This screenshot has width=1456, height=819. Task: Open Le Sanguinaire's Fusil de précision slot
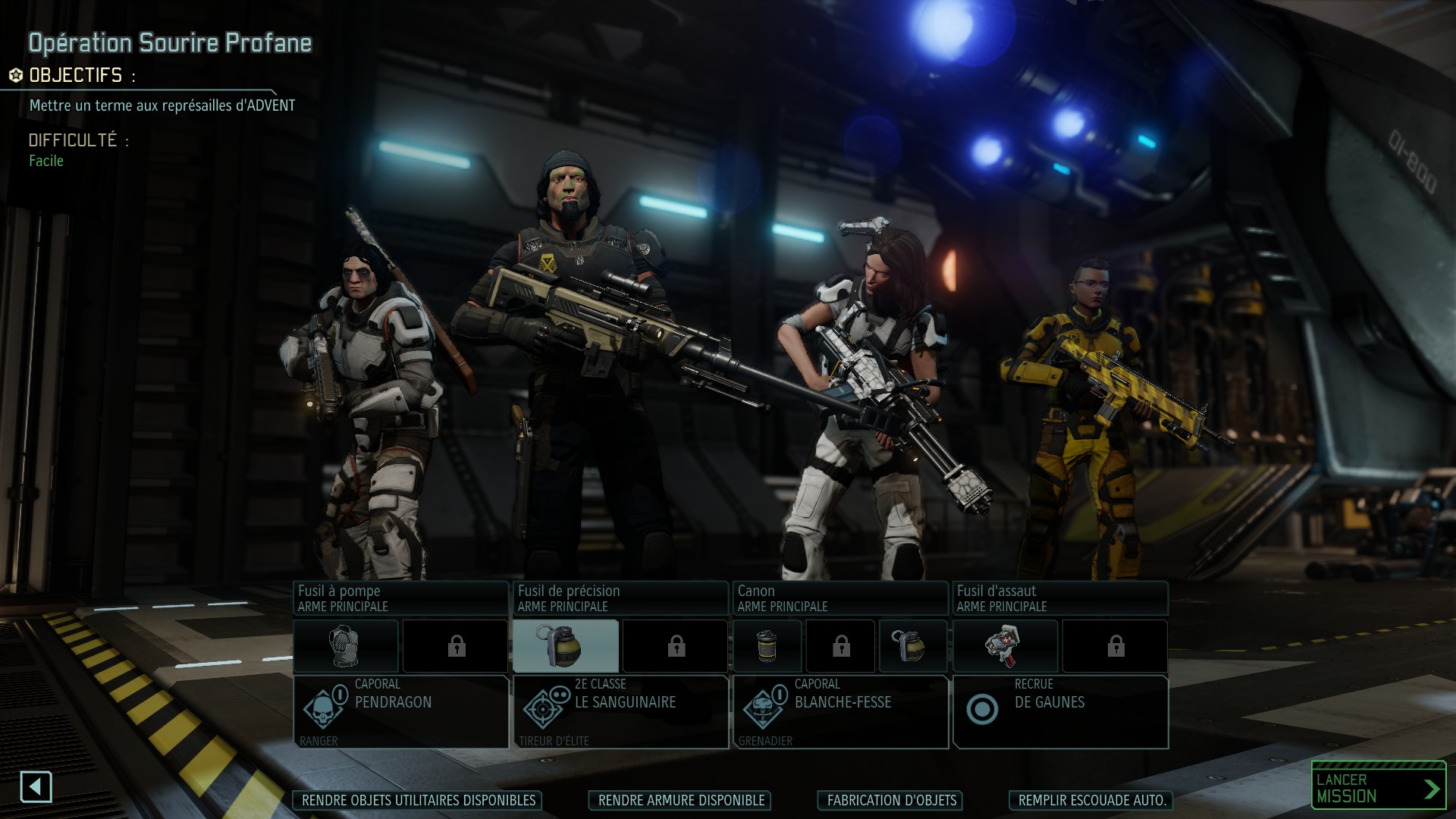click(x=620, y=598)
